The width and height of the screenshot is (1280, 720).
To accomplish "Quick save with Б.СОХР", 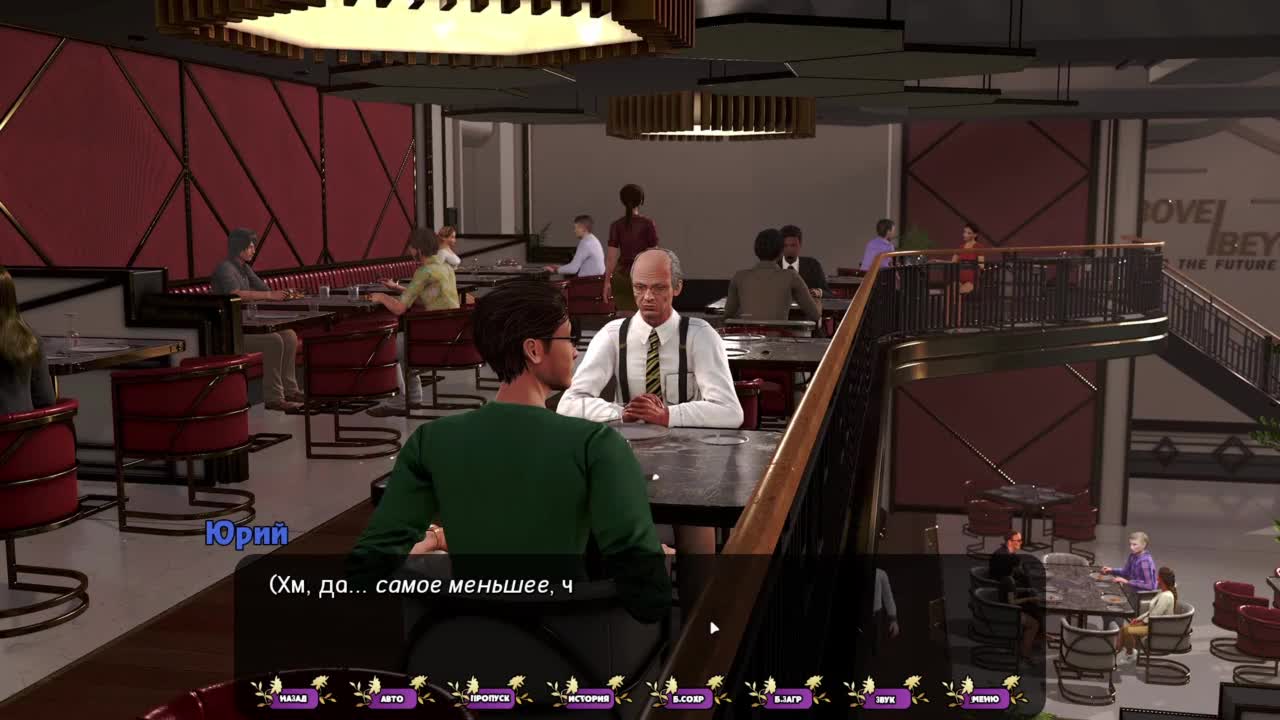I will tap(689, 698).
